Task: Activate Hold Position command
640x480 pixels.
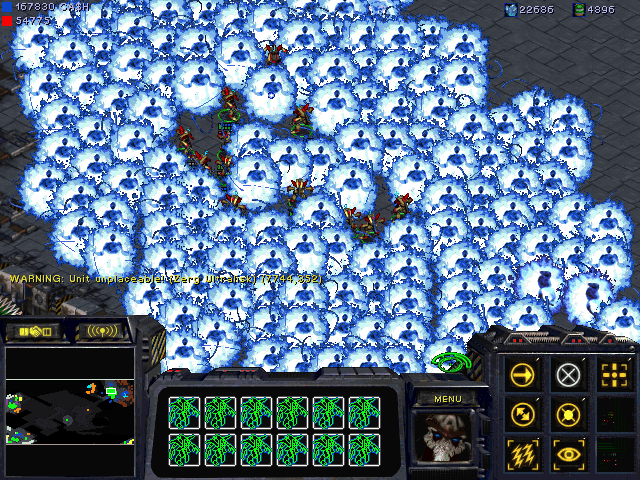Action: point(569,414)
